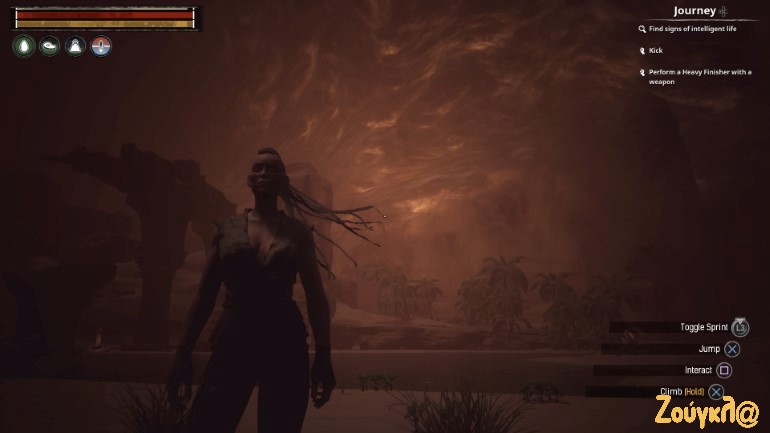This screenshot has height=433, width=770.
Task: Select the "Find signs of intelligent life" objective
Action: (x=694, y=30)
